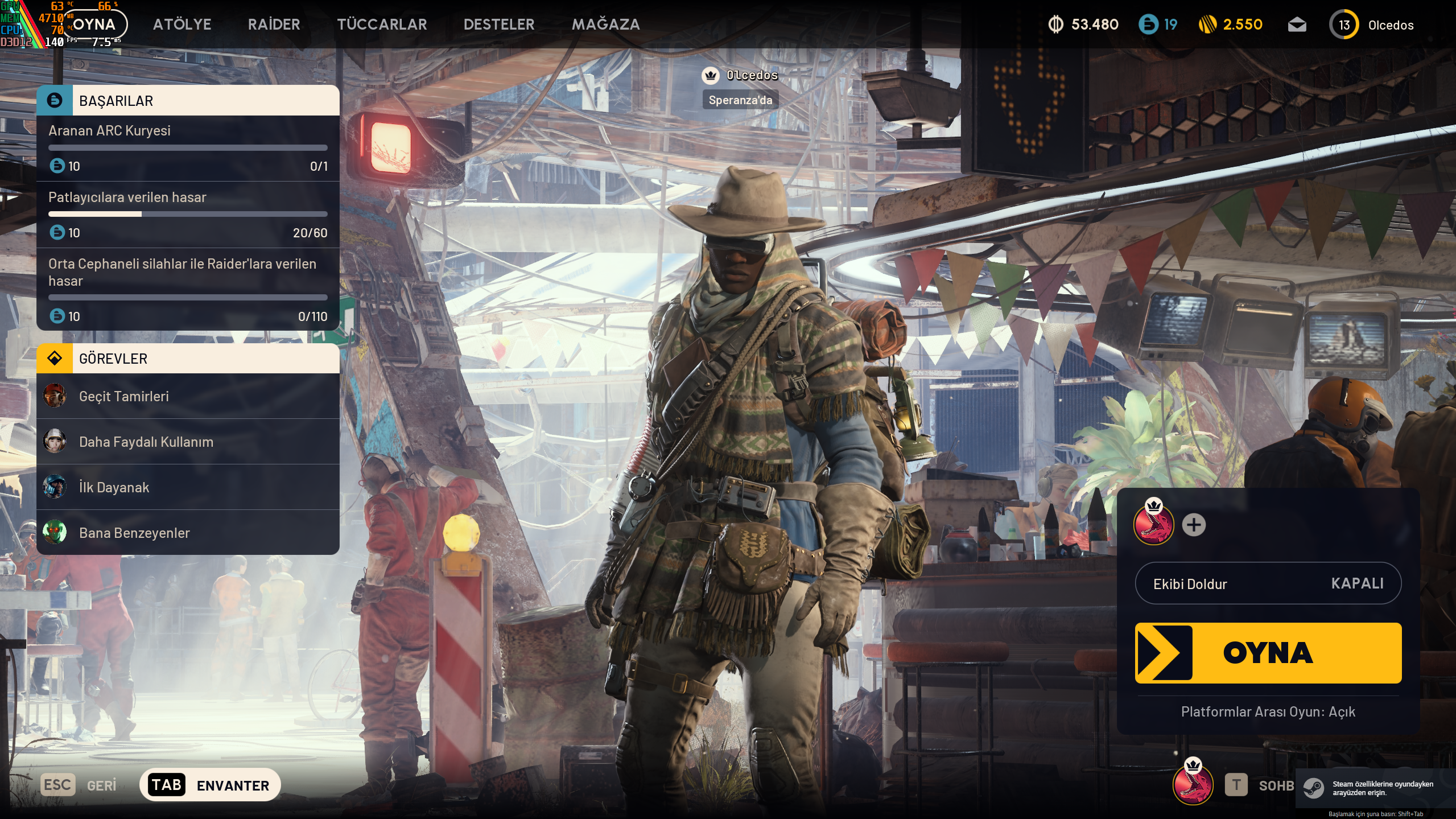Open the Aranan ARC Kuryesi achievement
This screenshot has width=1456, height=819.
click(188, 148)
